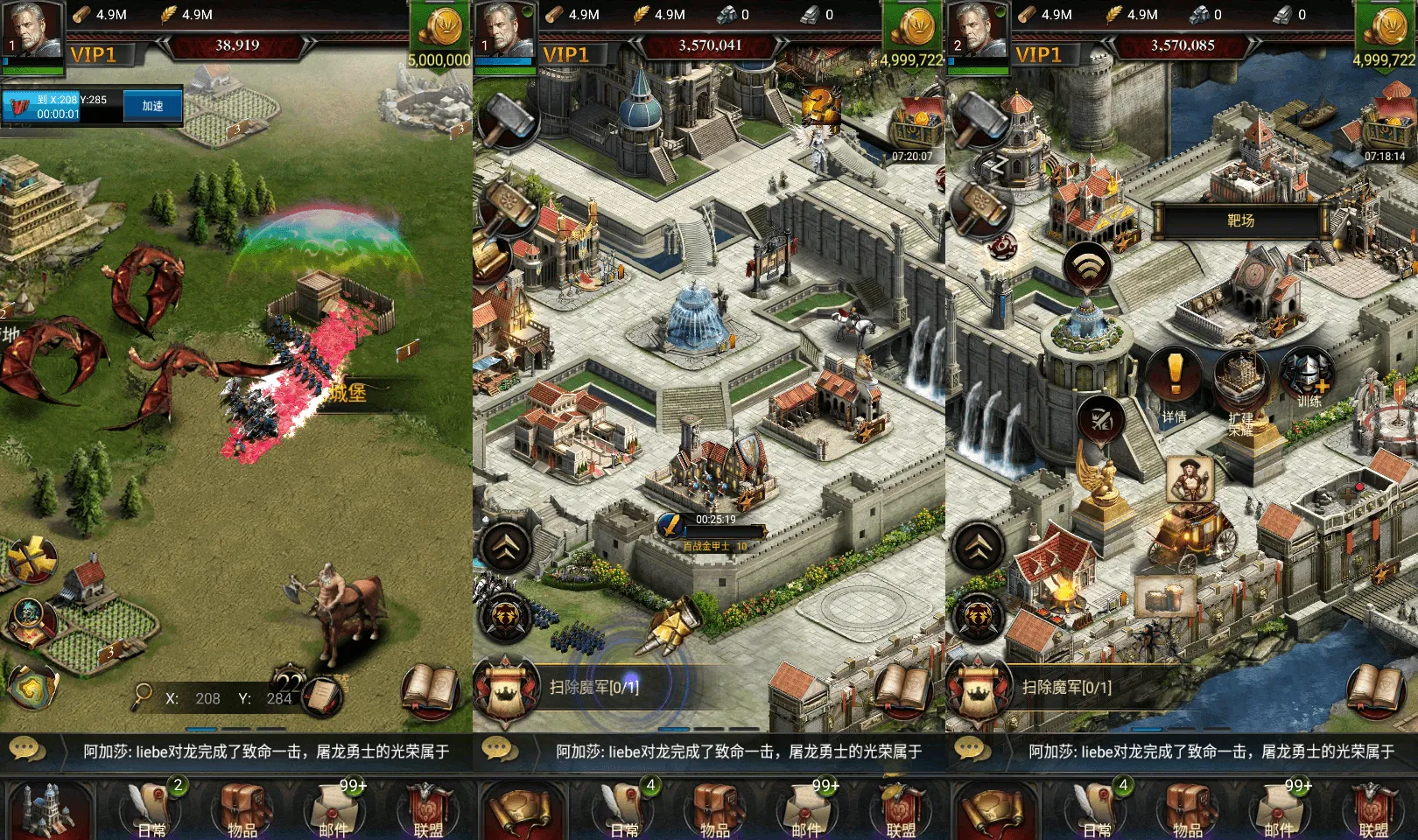Click the golden question mark icon

pos(820,106)
